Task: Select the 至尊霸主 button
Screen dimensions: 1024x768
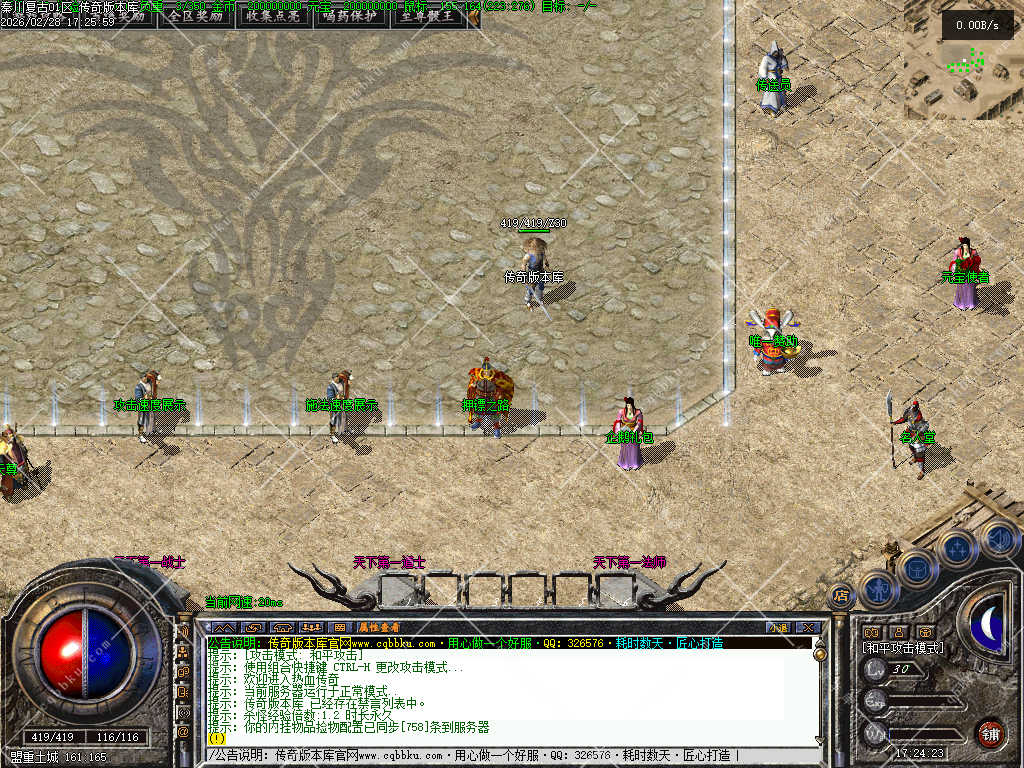Action: click(x=429, y=16)
